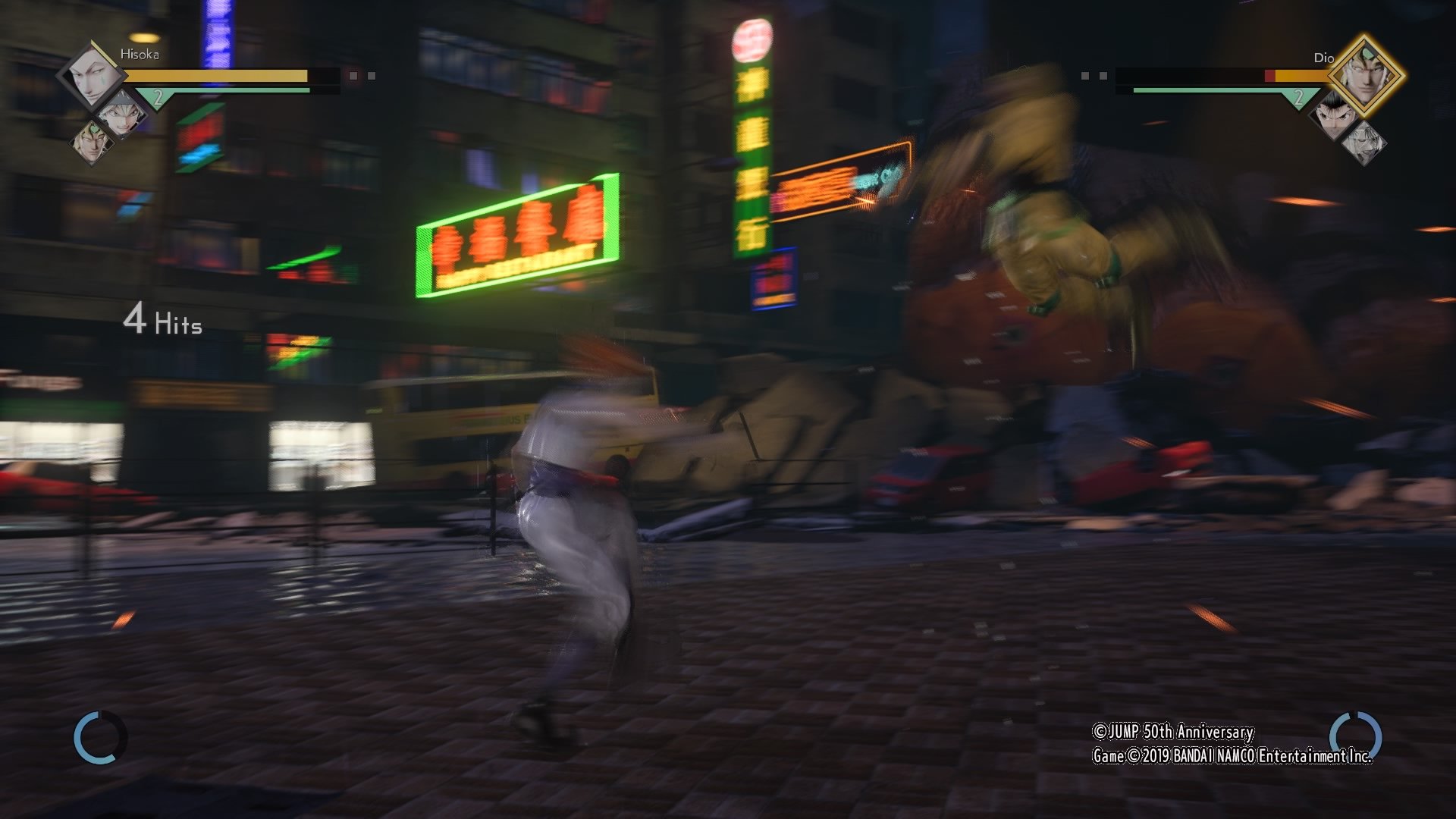Expand the number 2 gauge indicator under Dio's bar
1456x819 pixels.
click(x=1299, y=98)
